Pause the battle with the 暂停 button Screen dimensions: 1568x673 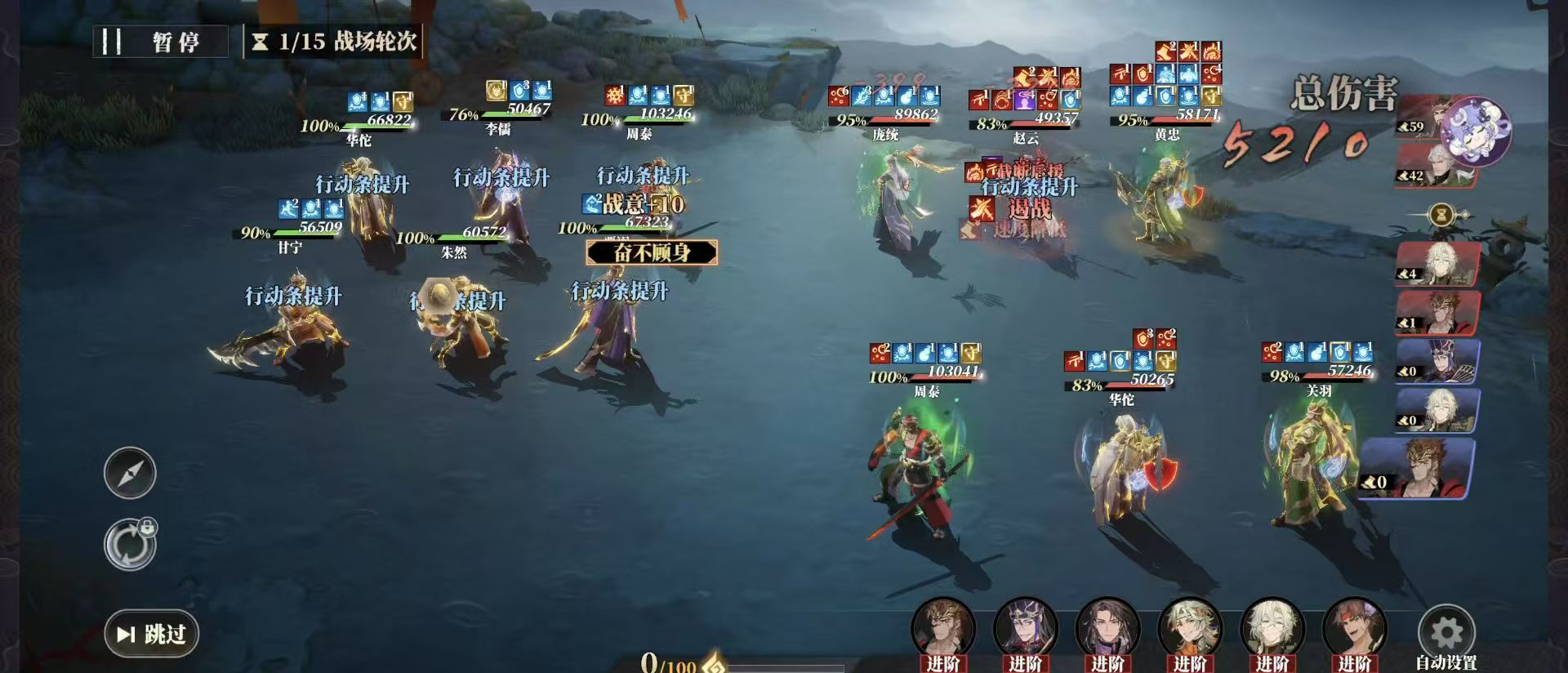161,42
